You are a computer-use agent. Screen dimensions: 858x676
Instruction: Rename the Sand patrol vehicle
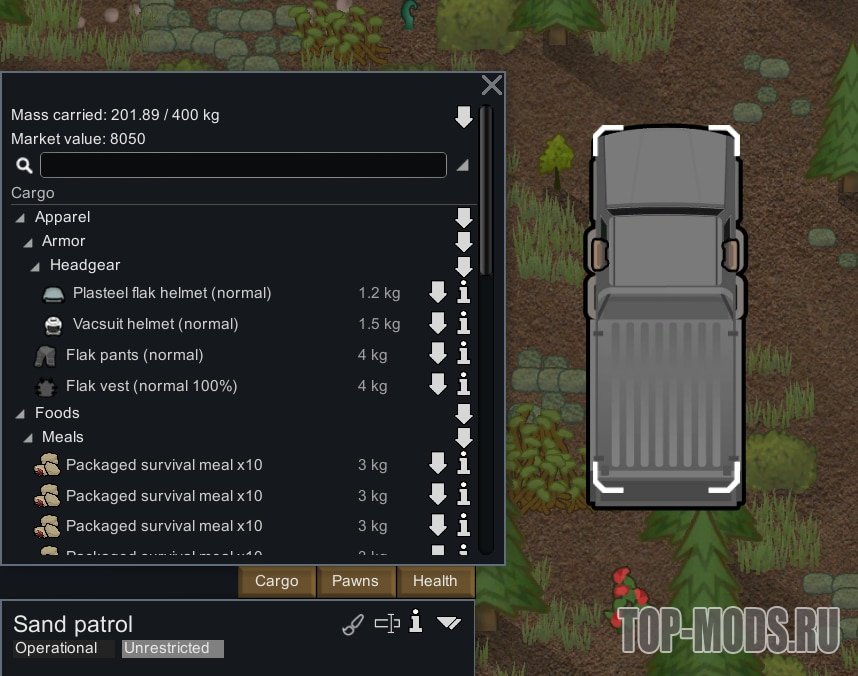pos(386,625)
